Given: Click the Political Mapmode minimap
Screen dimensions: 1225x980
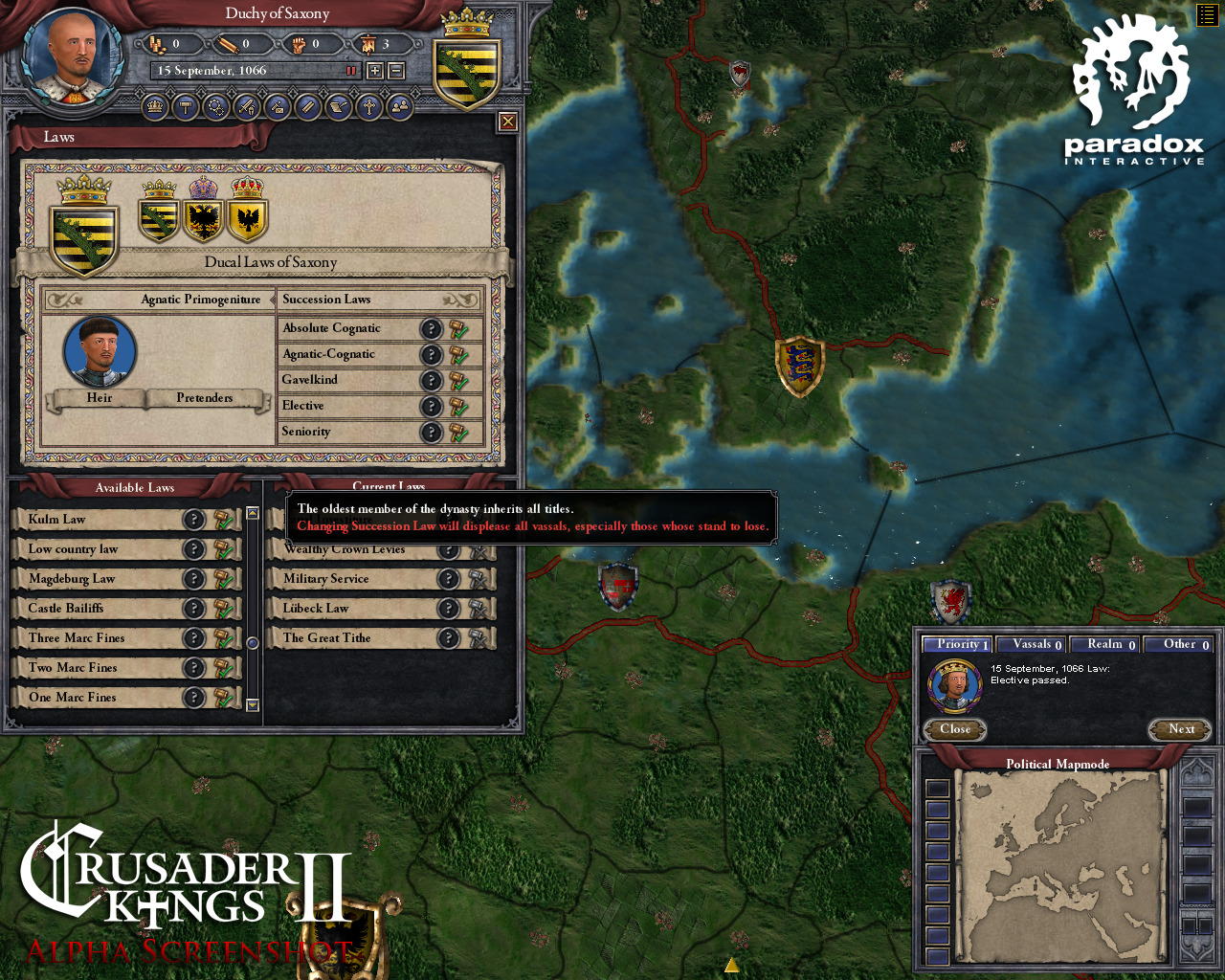Looking at the screenshot, I should pyautogui.click(x=1060, y=869).
